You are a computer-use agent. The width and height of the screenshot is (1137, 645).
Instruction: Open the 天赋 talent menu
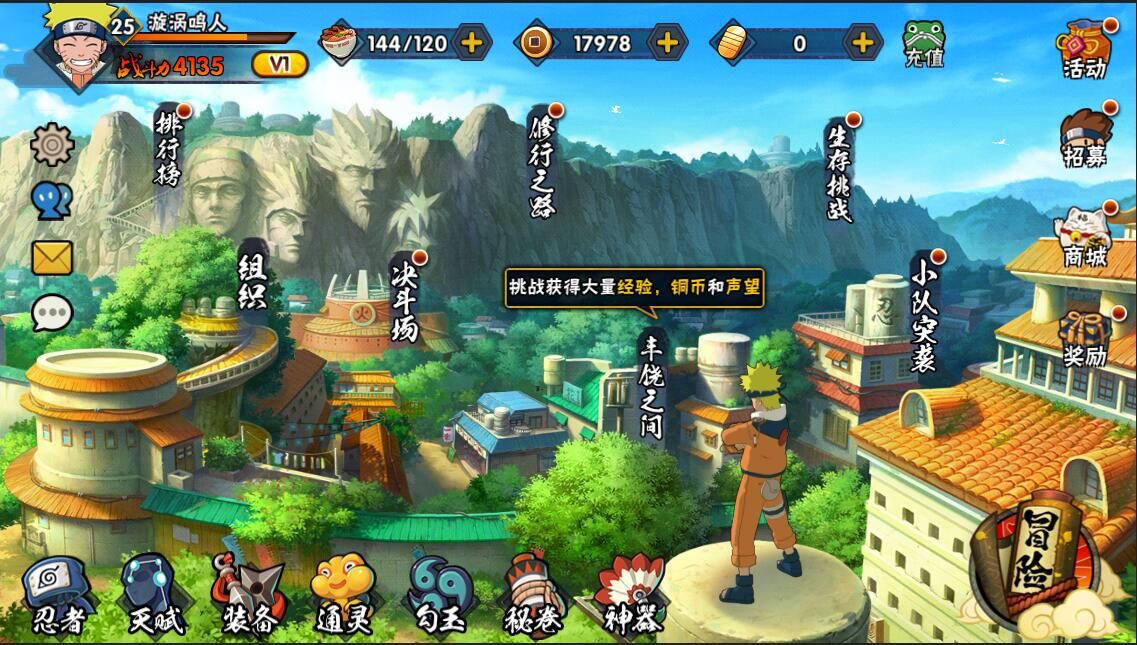[154, 595]
